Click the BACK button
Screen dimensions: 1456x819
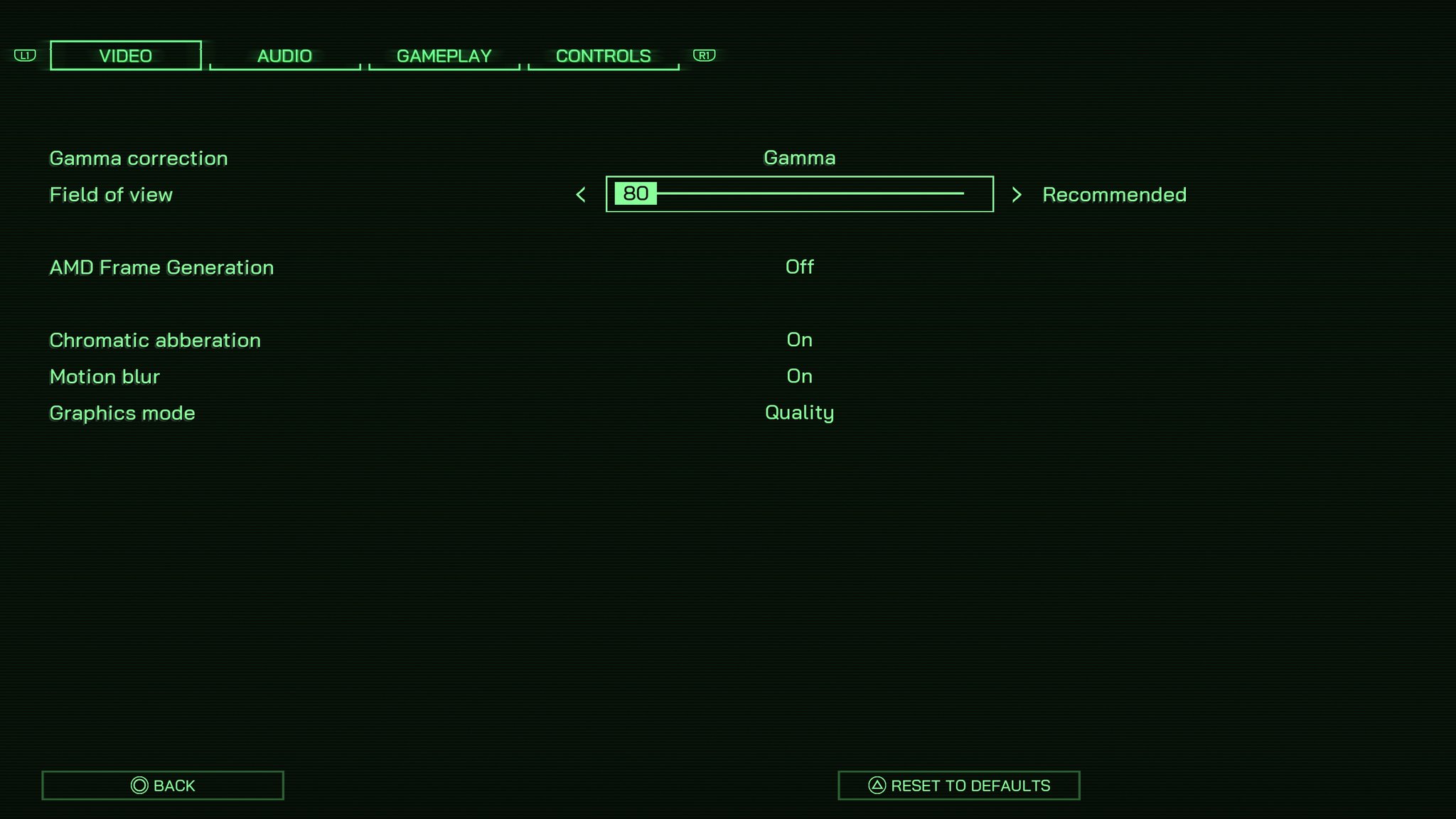pos(162,785)
